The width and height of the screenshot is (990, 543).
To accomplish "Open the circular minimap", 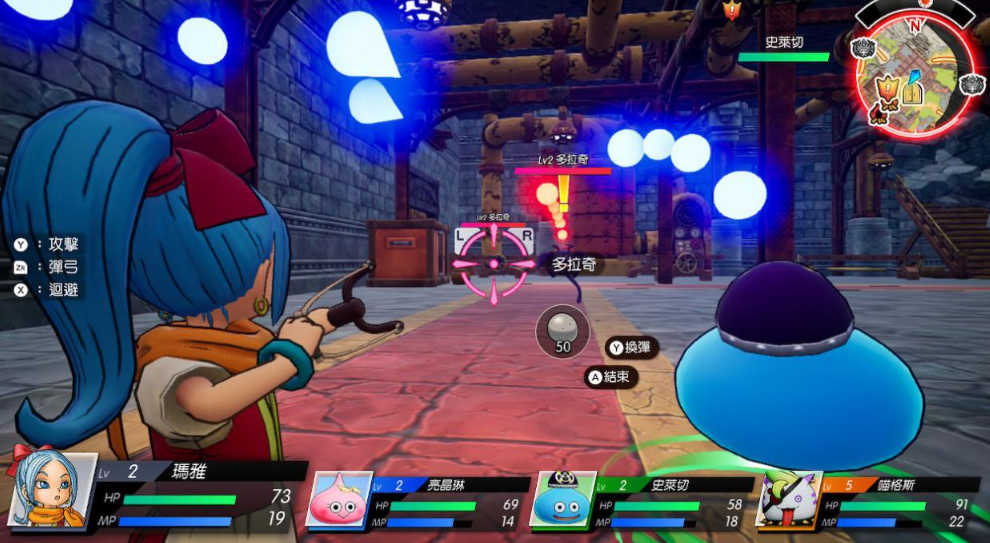I will click(914, 76).
